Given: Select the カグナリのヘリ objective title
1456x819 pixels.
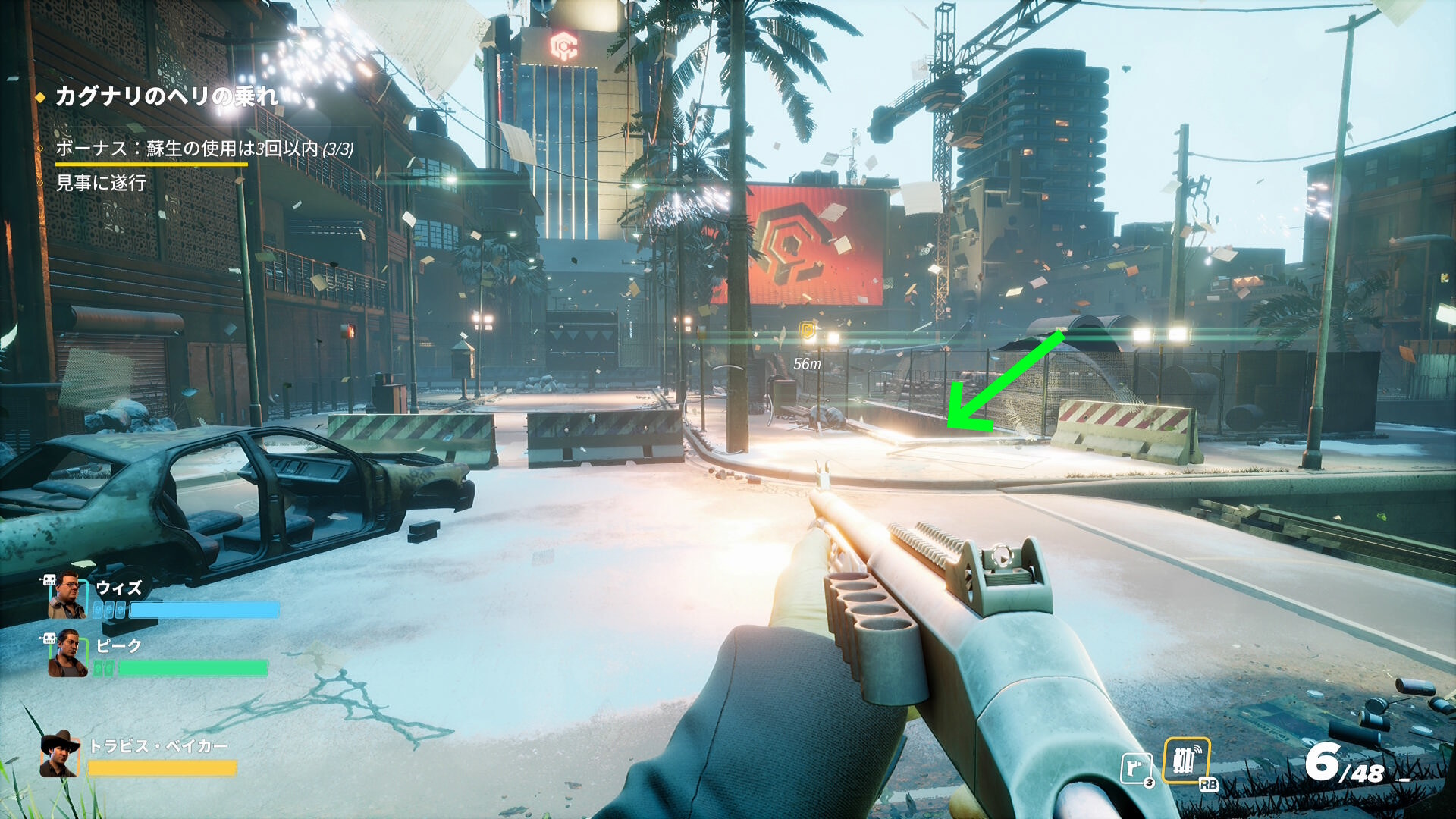Looking at the screenshot, I should pos(167,96).
